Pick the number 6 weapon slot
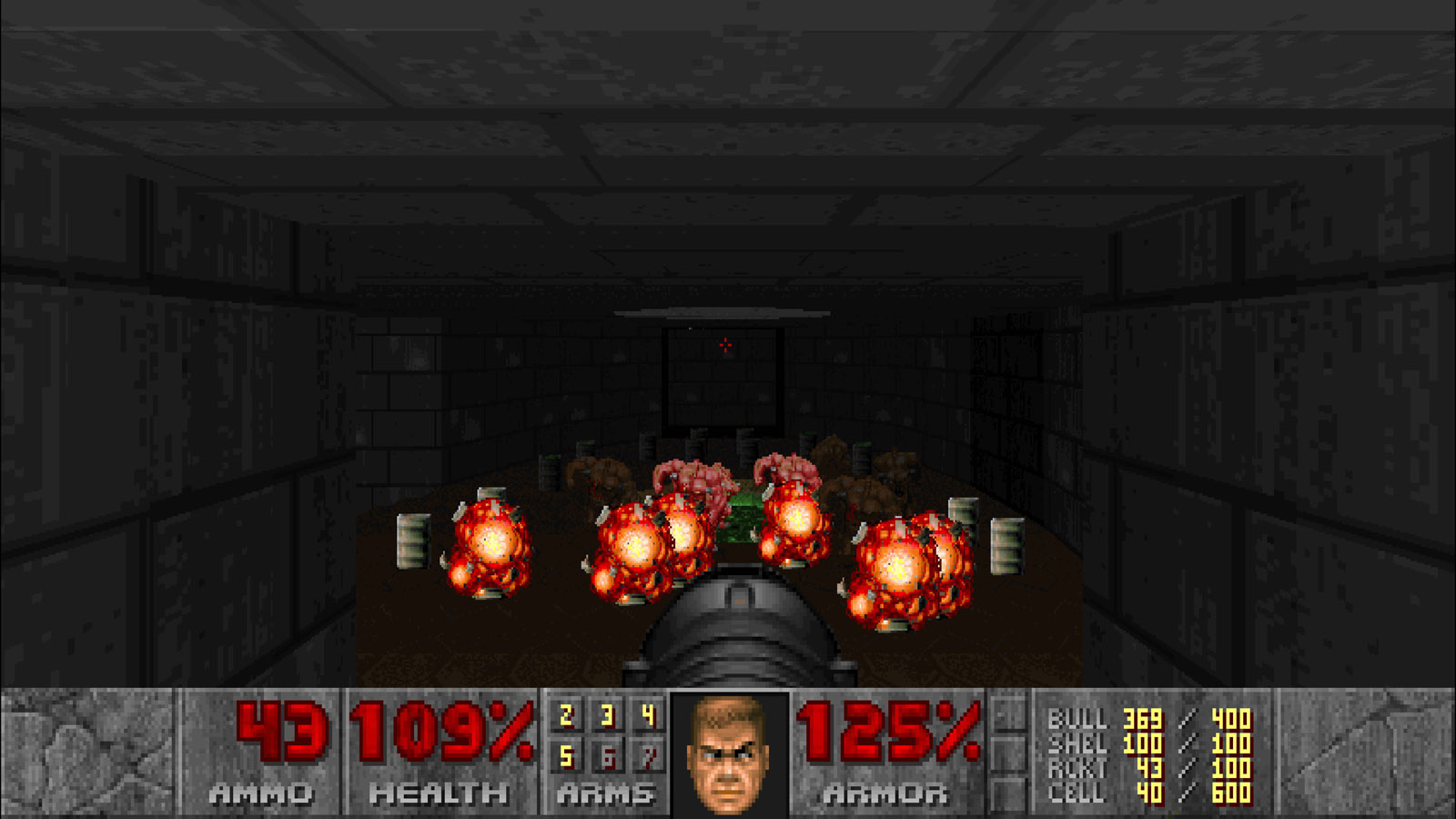1456x819 pixels. point(607,756)
